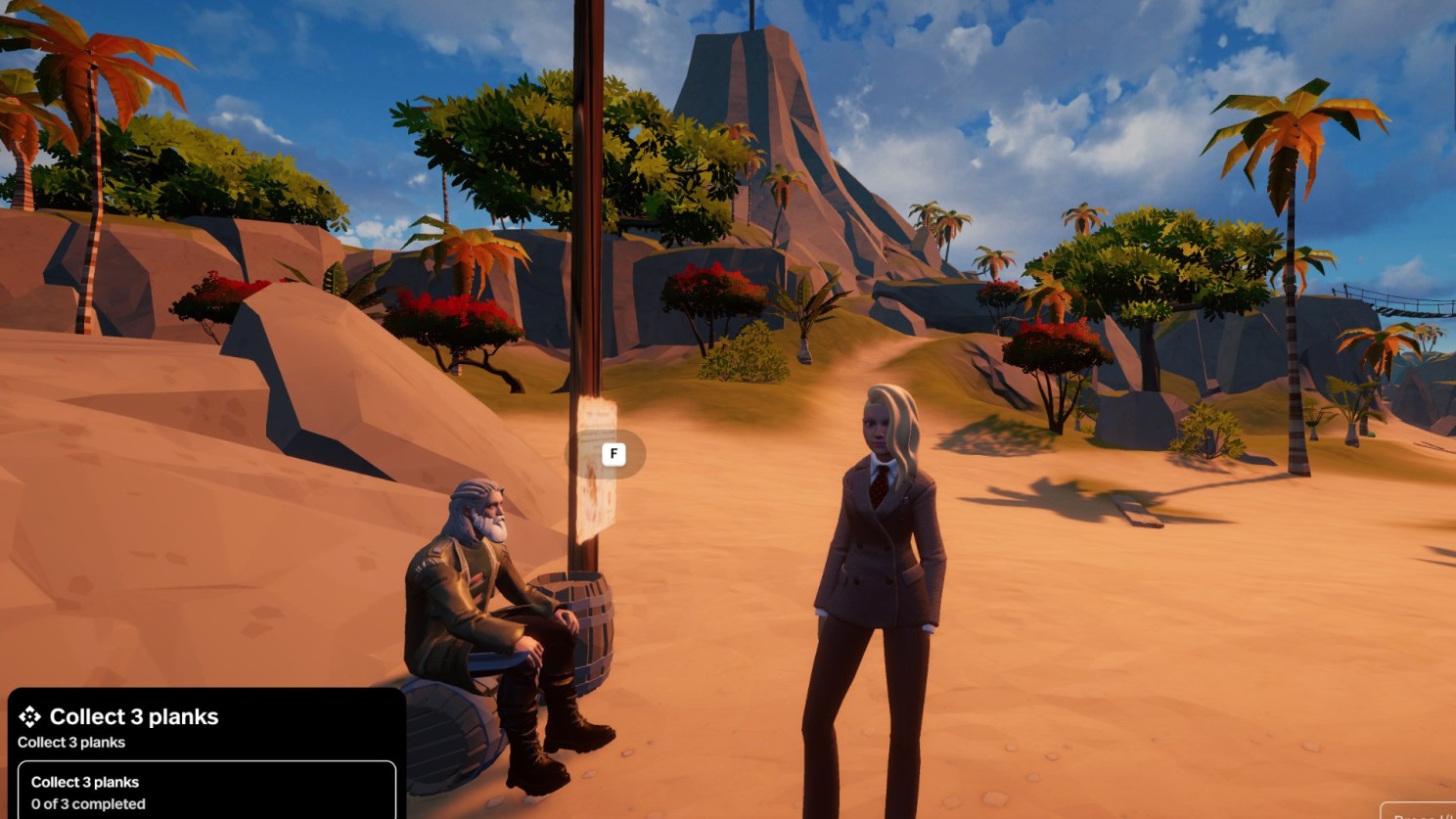Click the diamond quest icon in the tracker
Image resolution: width=1456 pixels, height=819 pixels.
click(x=29, y=717)
